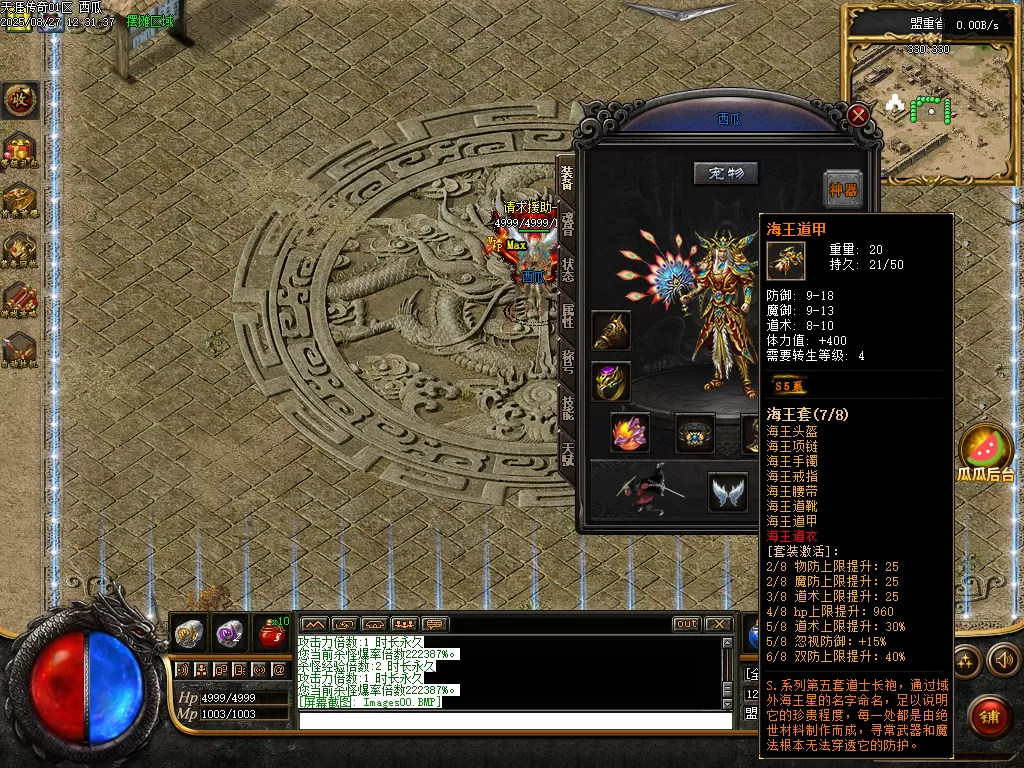The height and width of the screenshot is (768, 1024).
Task: Close the character equipment panel
Action: coord(858,115)
